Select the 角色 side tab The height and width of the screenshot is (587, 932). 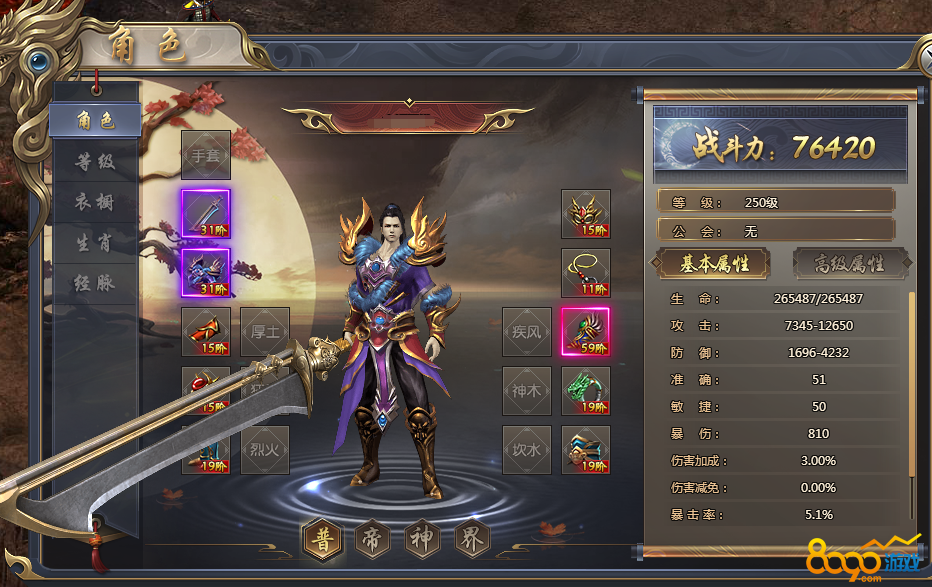coord(96,121)
